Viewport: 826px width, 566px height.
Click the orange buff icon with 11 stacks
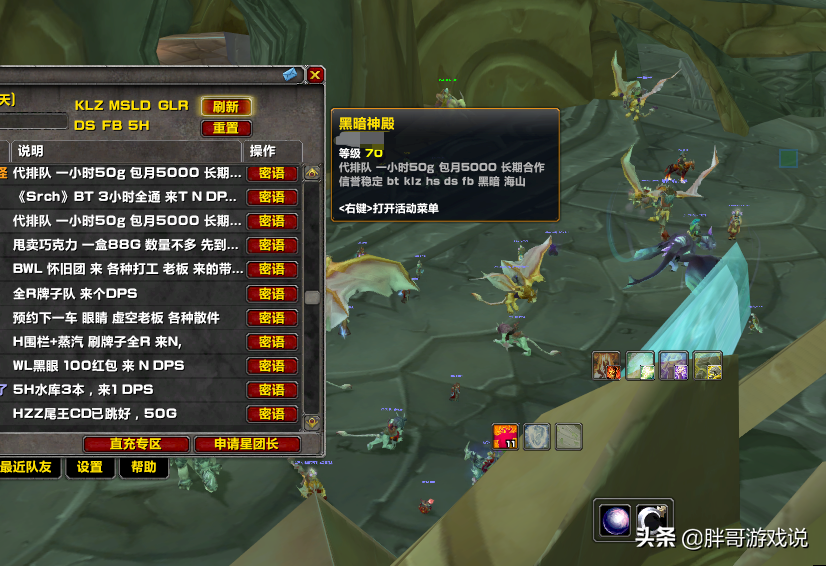click(505, 436)
